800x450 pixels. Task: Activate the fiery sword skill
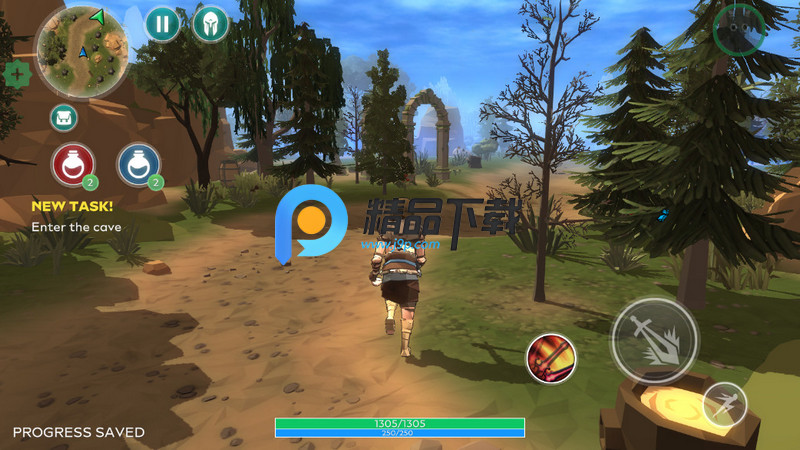(x=551, y=358)
